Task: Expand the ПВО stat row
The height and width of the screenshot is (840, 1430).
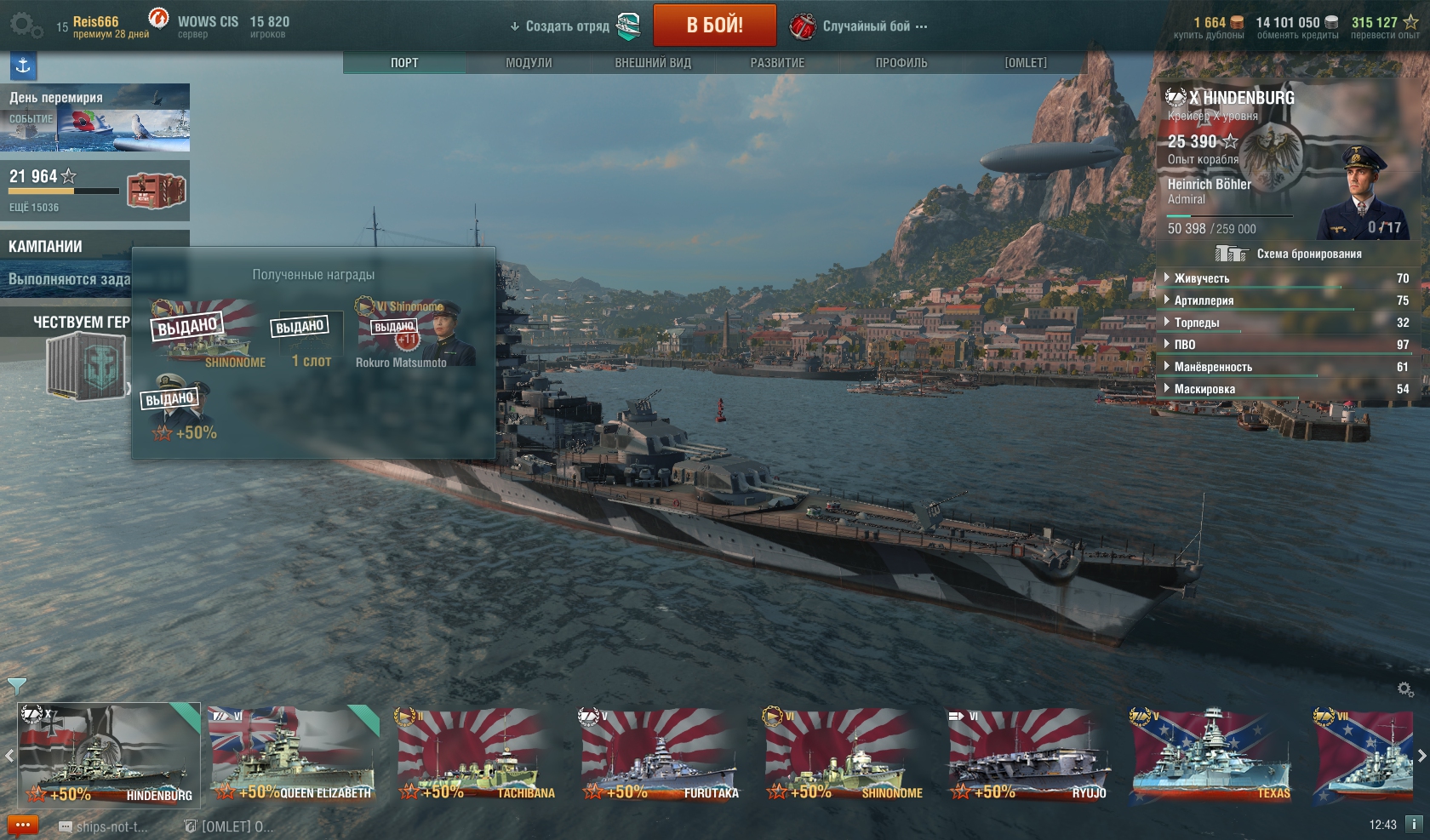Action: pos(1185,345)
